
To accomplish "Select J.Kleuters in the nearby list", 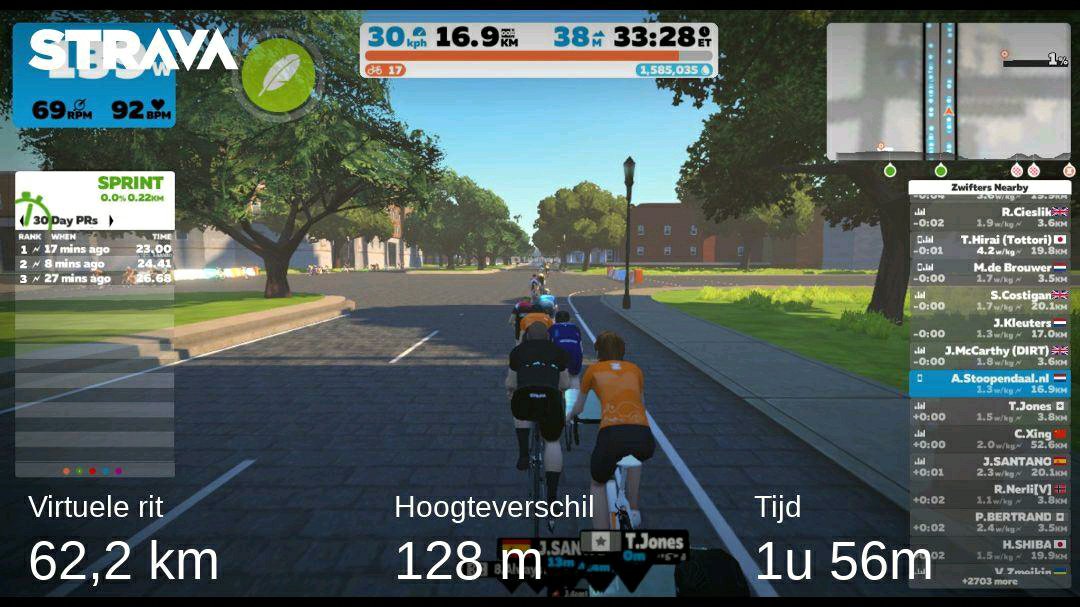I will click(x=989, y=328).
